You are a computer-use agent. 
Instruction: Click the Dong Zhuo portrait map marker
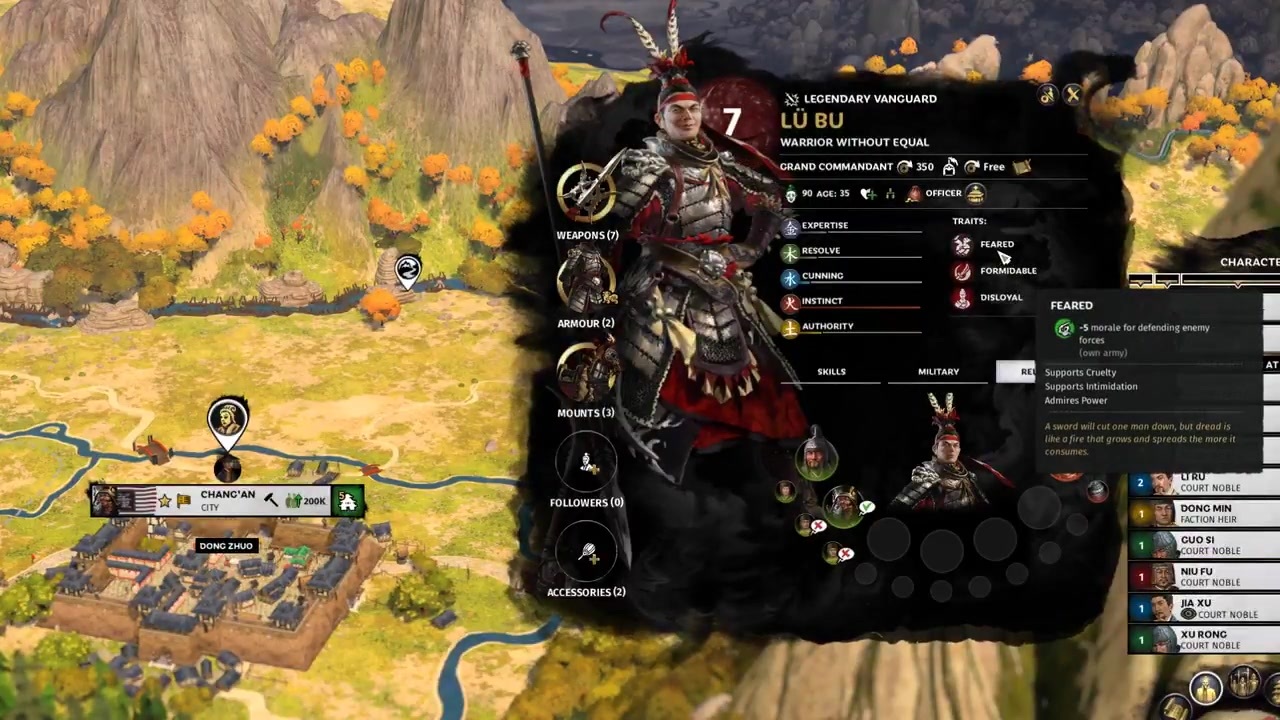pyautogui.click(x=228, y=422)
